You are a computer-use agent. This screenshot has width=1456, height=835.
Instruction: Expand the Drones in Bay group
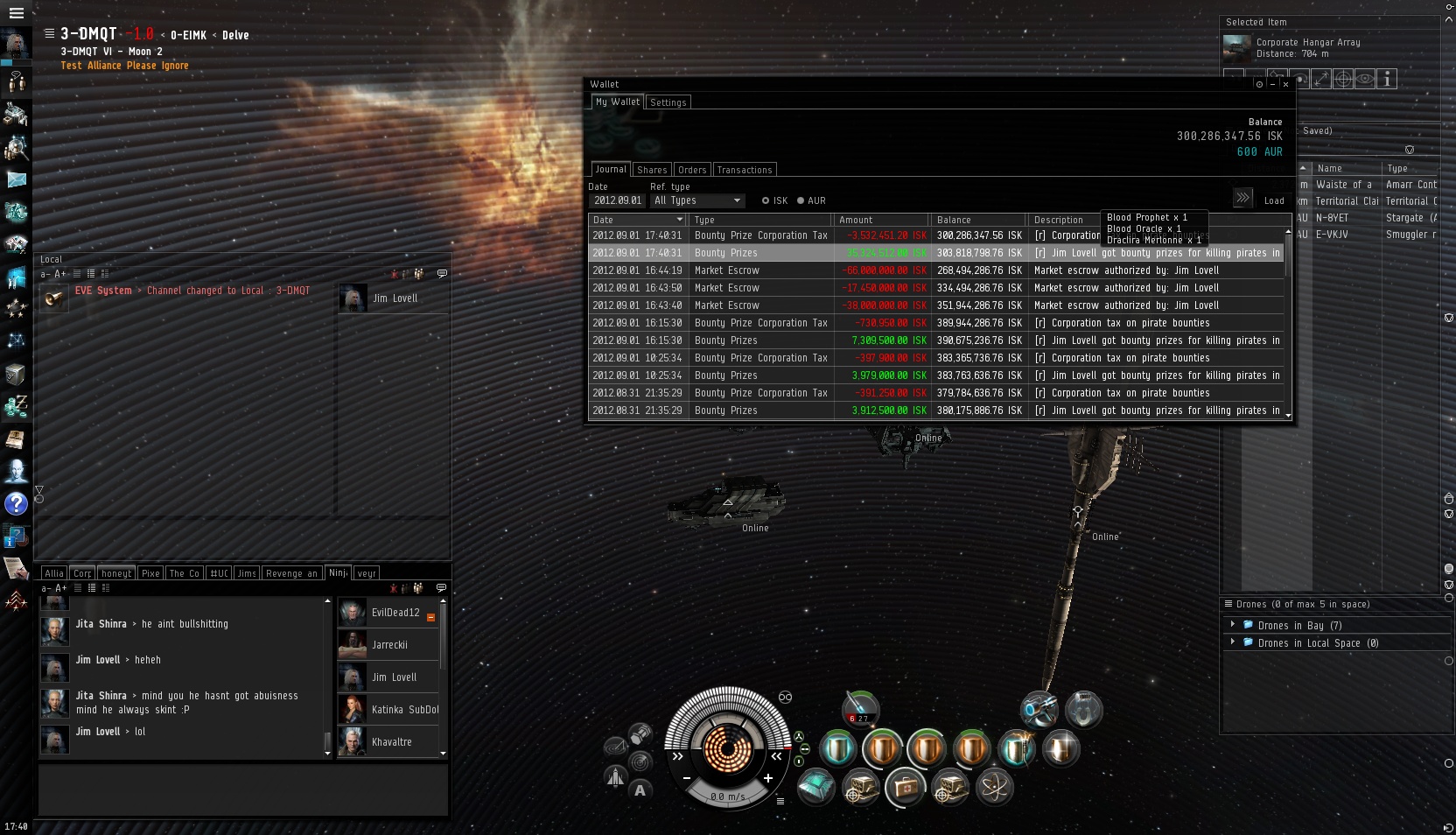1233,625
